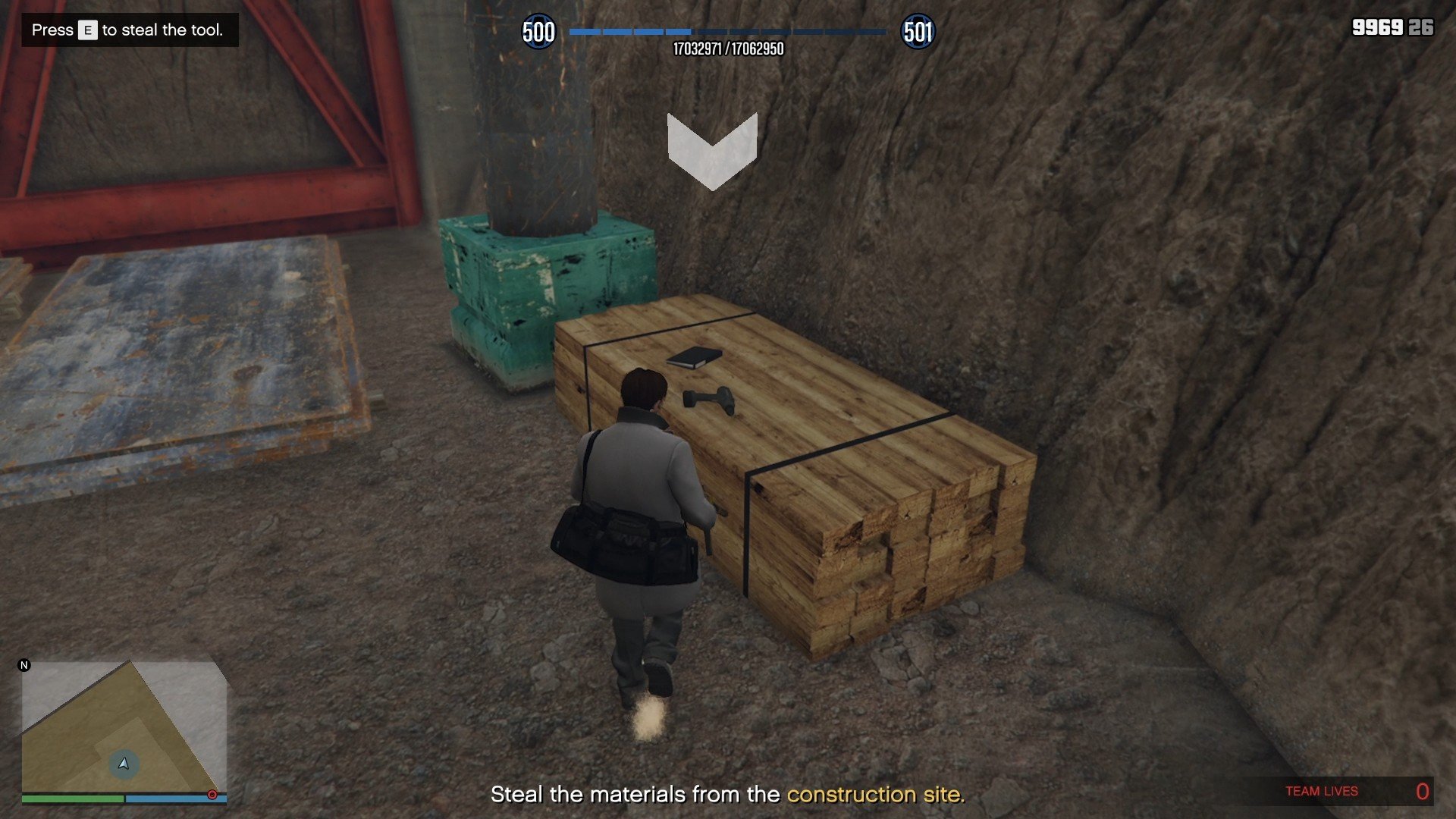1456x819 pixels.
Task: Select the objective text at the bottom
Action: tap(728, 795)
